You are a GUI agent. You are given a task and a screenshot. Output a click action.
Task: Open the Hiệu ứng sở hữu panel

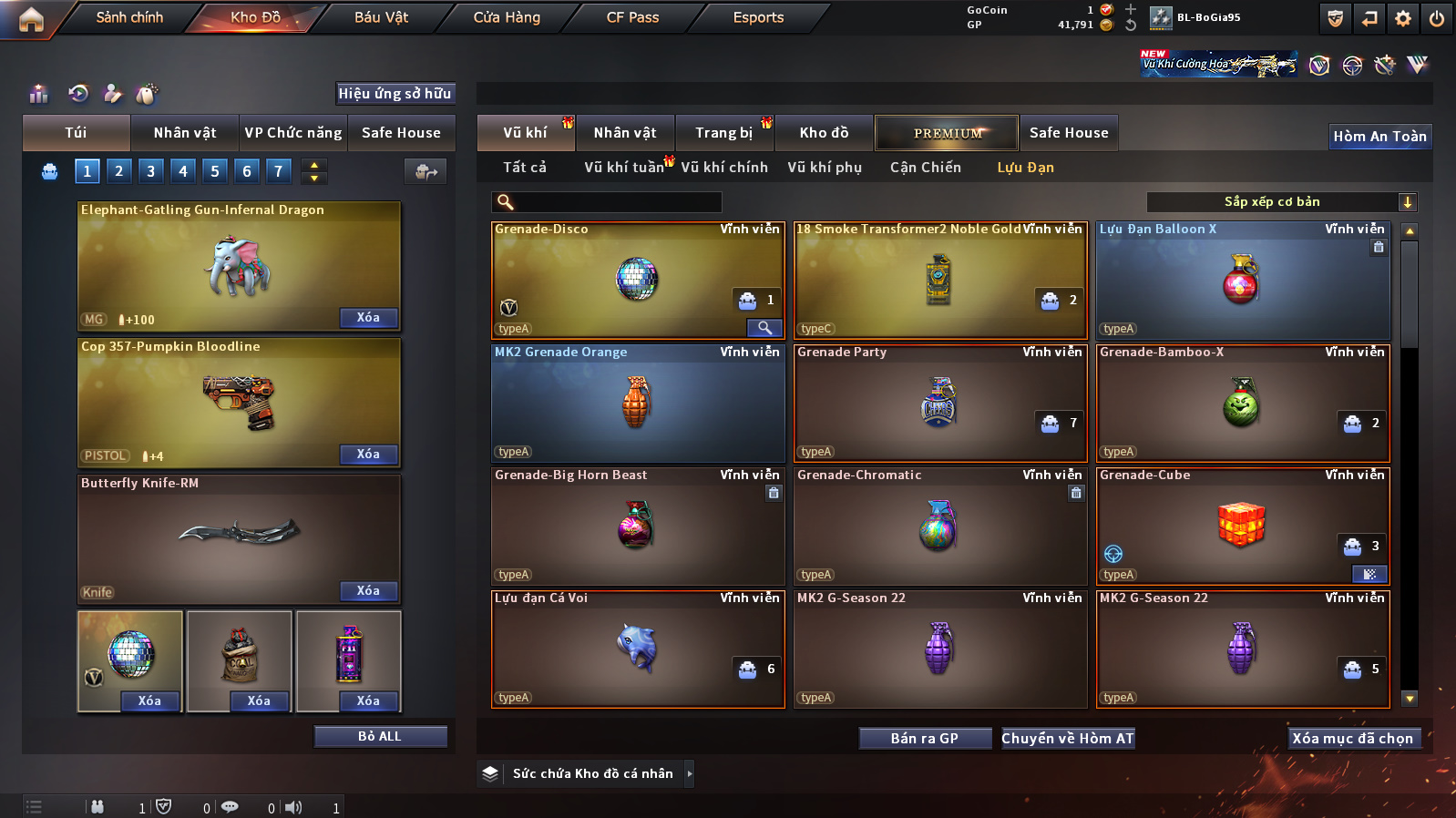click(395, 93)
